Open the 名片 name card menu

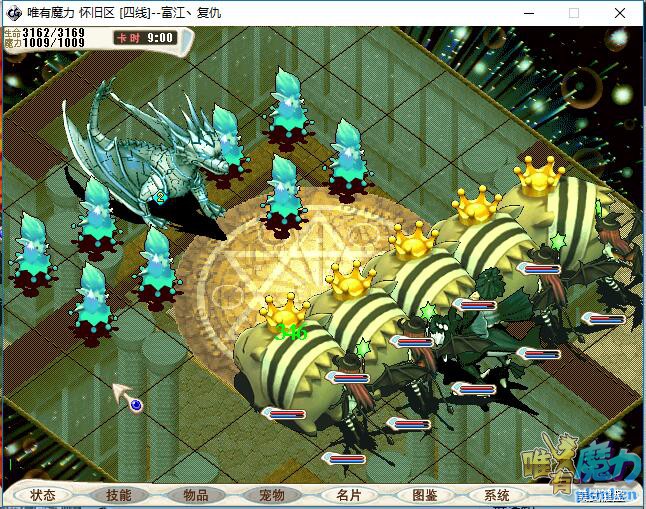coord(349,495)
